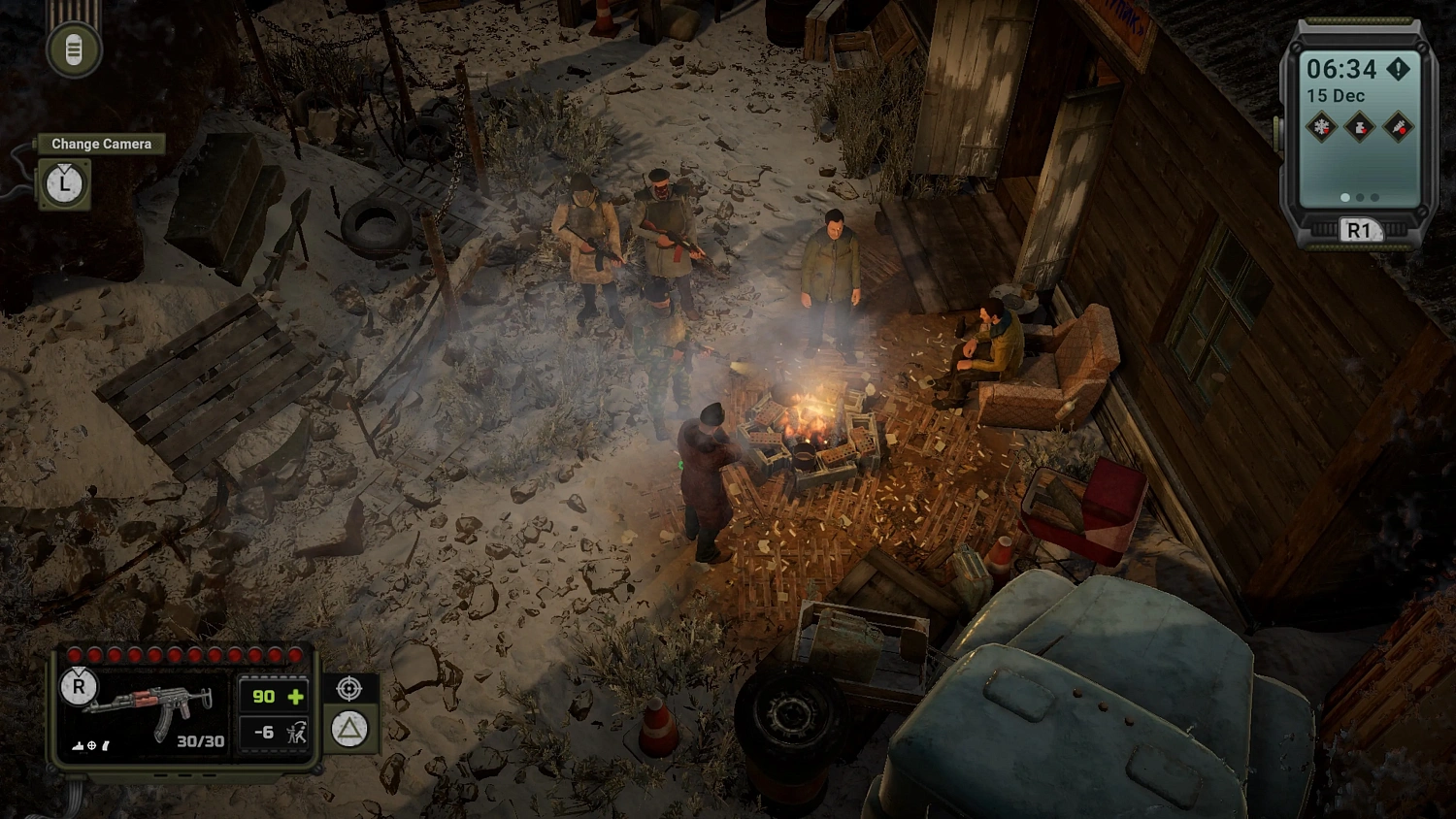Expand weapon selection via the R circle arrow
The image size is (1456, 819).
point(79,687)
